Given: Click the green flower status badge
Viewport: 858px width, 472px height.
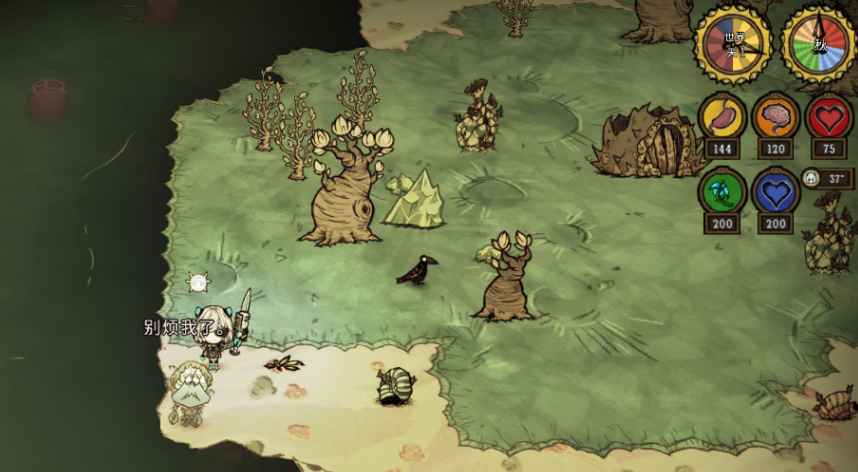Looking at the screenshot, I should tap(721, 190).
